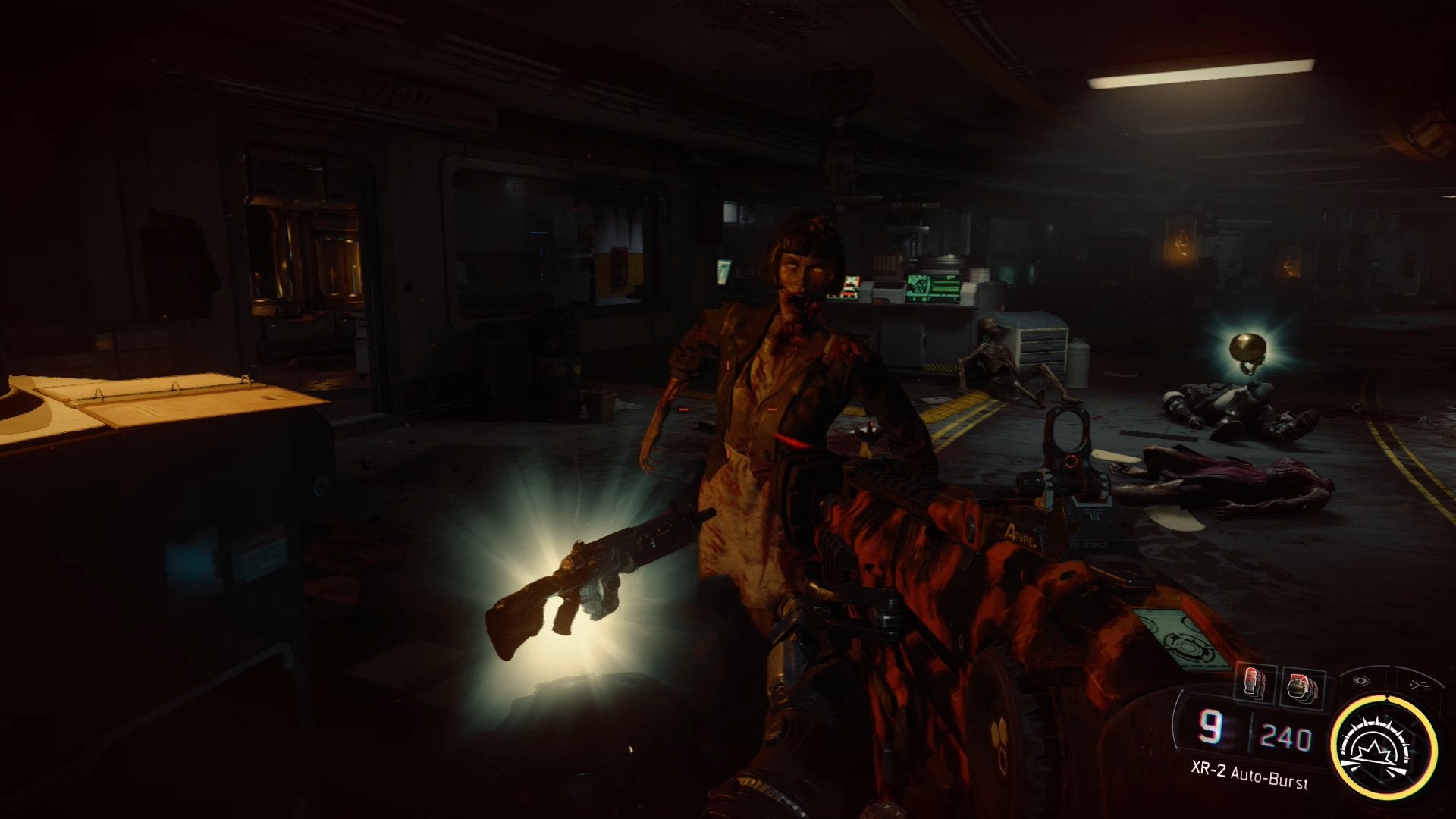This screenshot has width=1456, height=819.
Task: Click the reserve ammo count of 240
Action: coord(1287,736)
